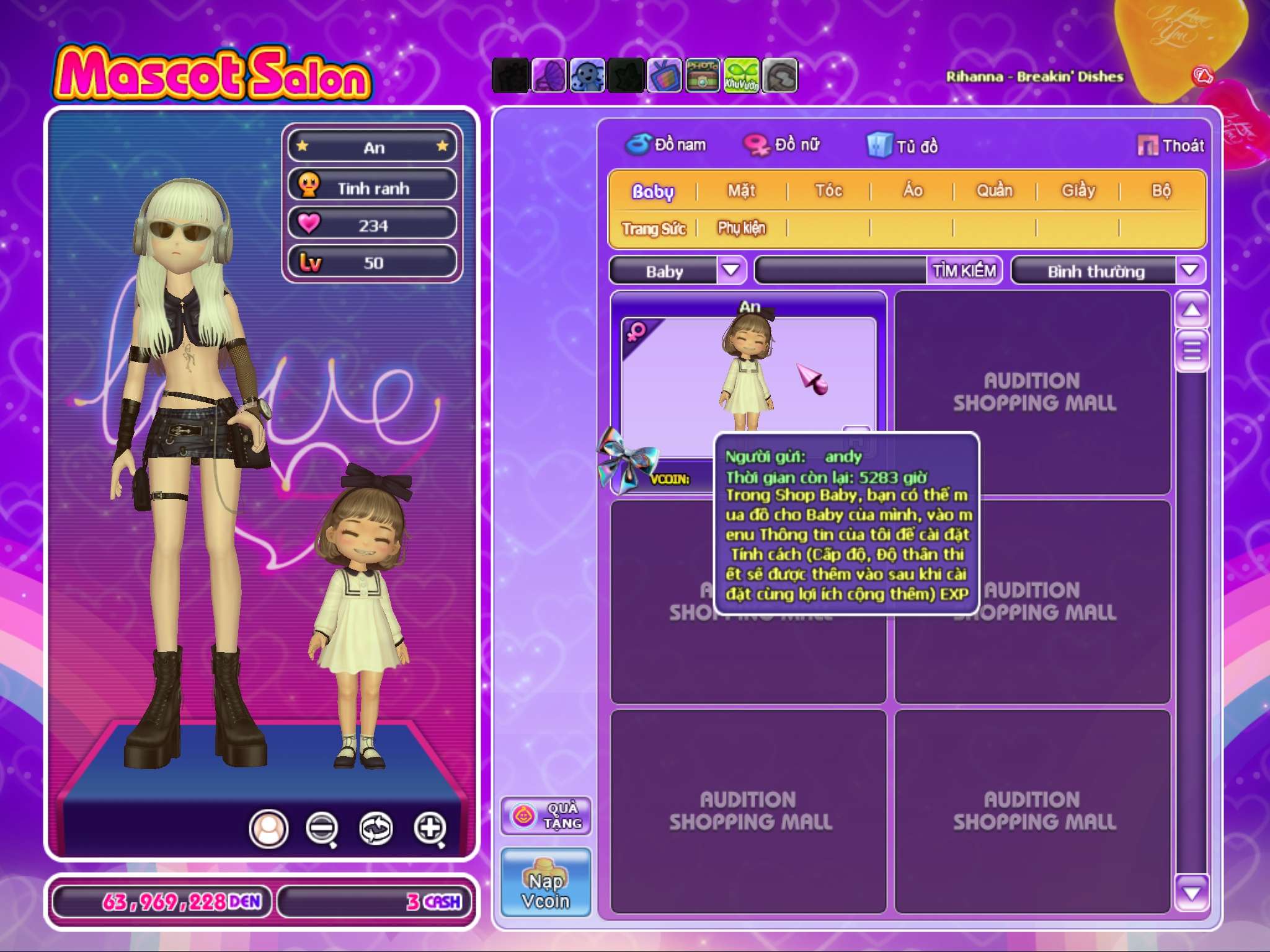Select the Mặt category tab
Image resolution: width=1270 pixels, height=952 pixels.
[x=742, y=191]
